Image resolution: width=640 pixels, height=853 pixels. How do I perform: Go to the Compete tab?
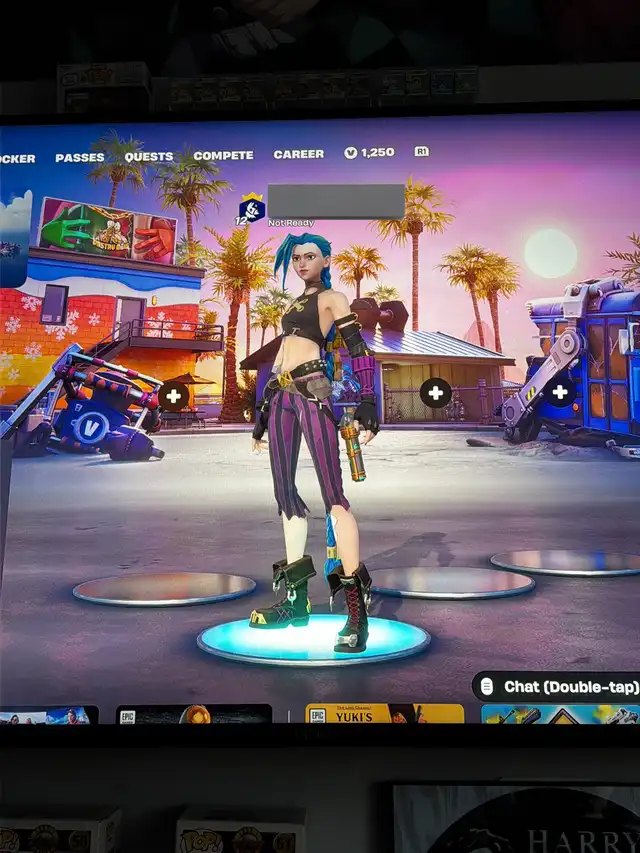223,155
